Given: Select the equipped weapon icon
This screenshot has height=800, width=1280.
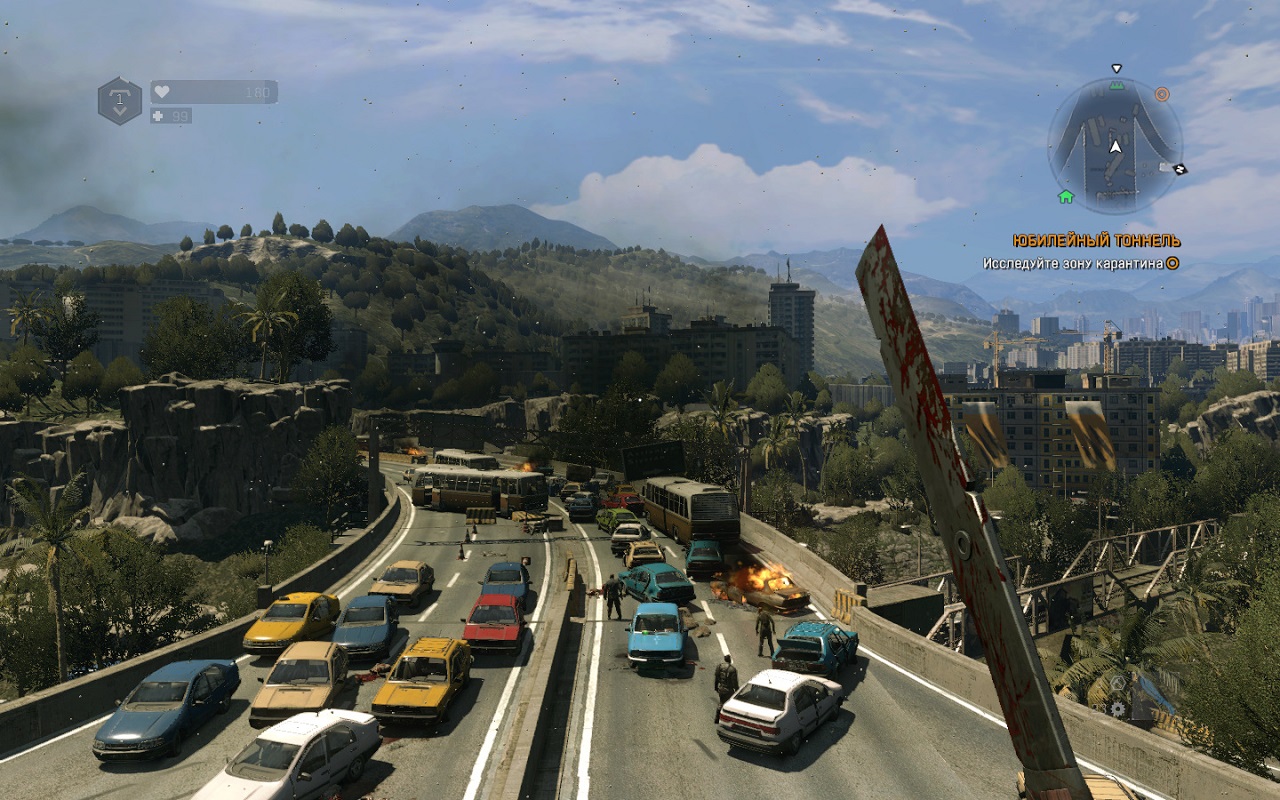Looking at the screenshot, I should 1153,694.
